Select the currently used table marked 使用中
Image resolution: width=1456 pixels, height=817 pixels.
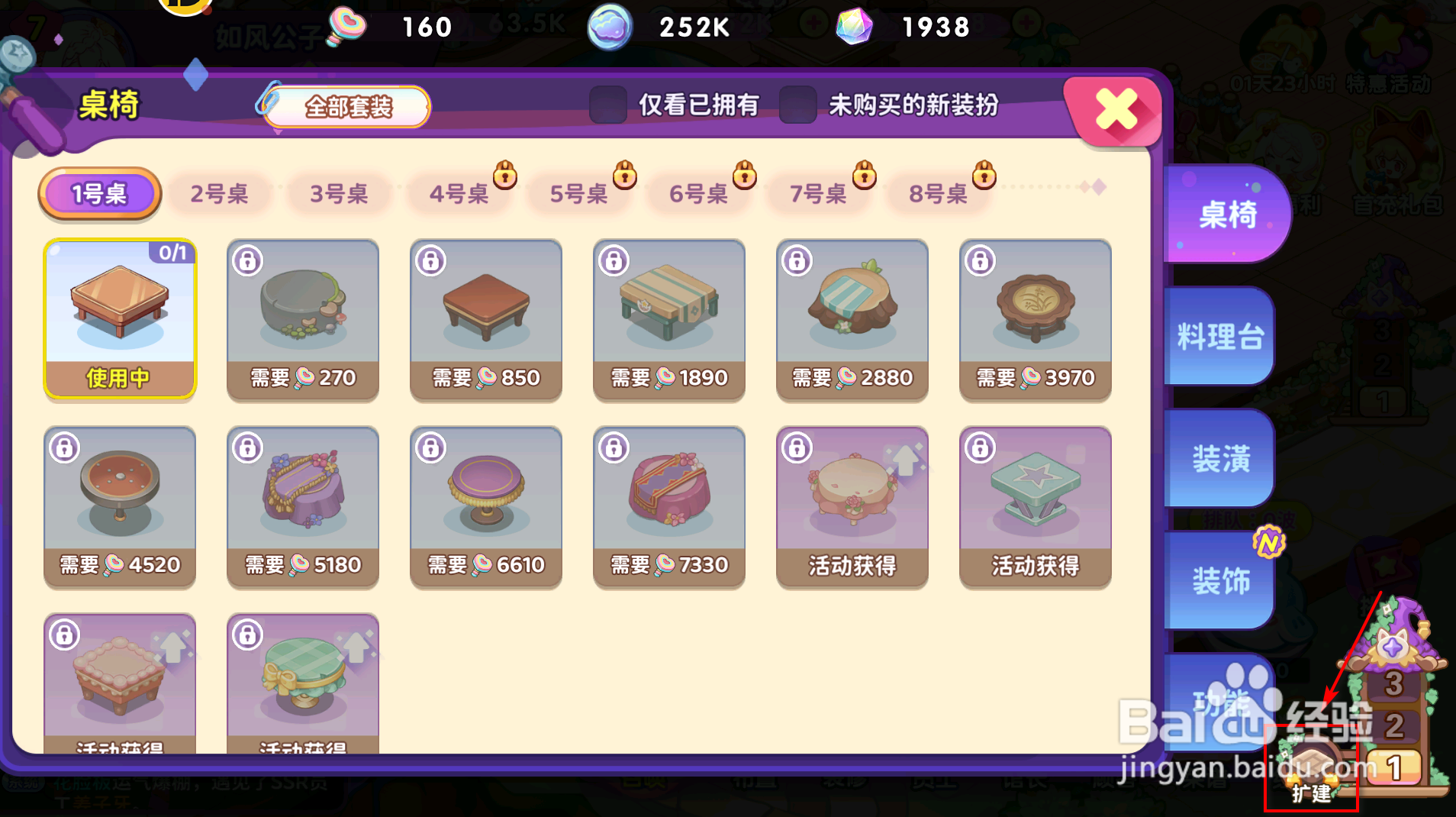pyautogui.click(x=120, y=319)
